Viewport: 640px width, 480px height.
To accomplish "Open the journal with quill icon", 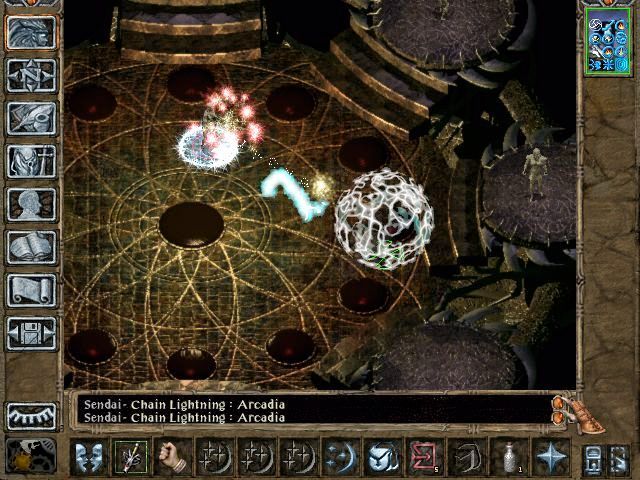I will tap(31, 118).
